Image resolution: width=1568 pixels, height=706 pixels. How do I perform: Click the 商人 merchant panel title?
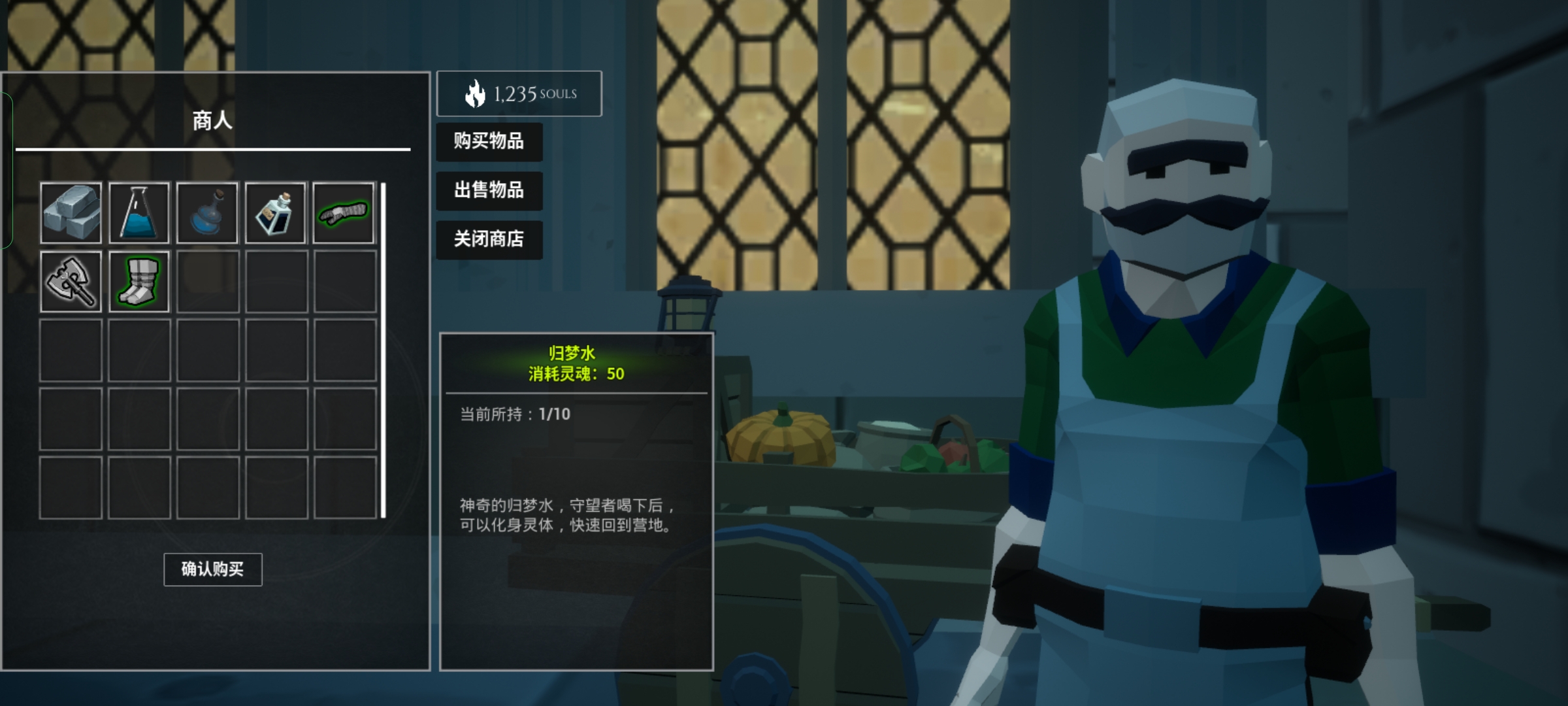point(212,122)
